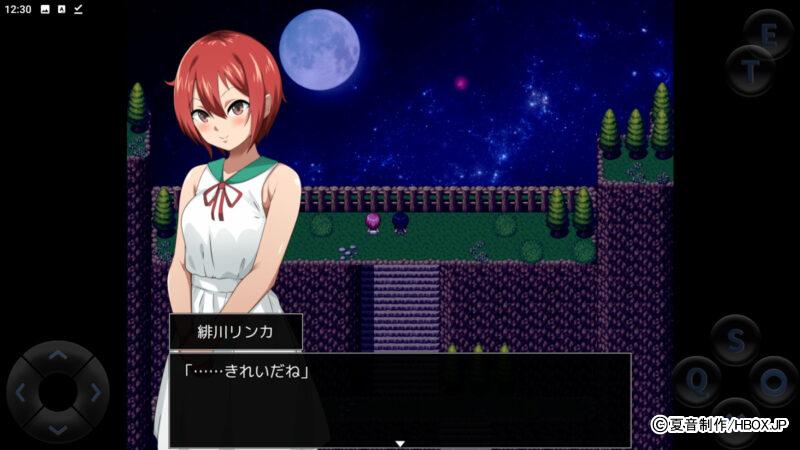The image size is (800, 450).
Task: Tap the virtual O button
Action: (x=773, y=381)
